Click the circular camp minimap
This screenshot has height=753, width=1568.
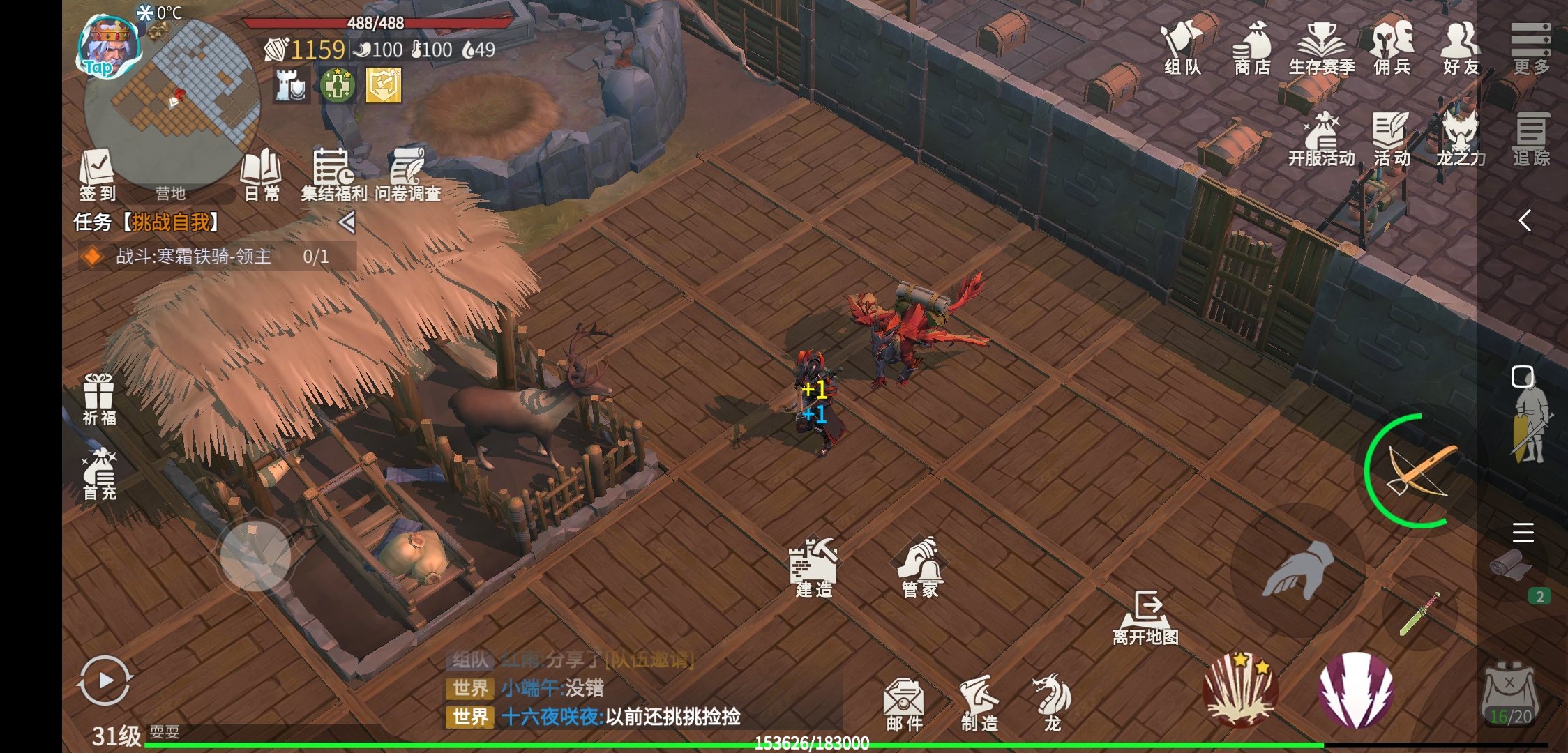coord(171,105)
